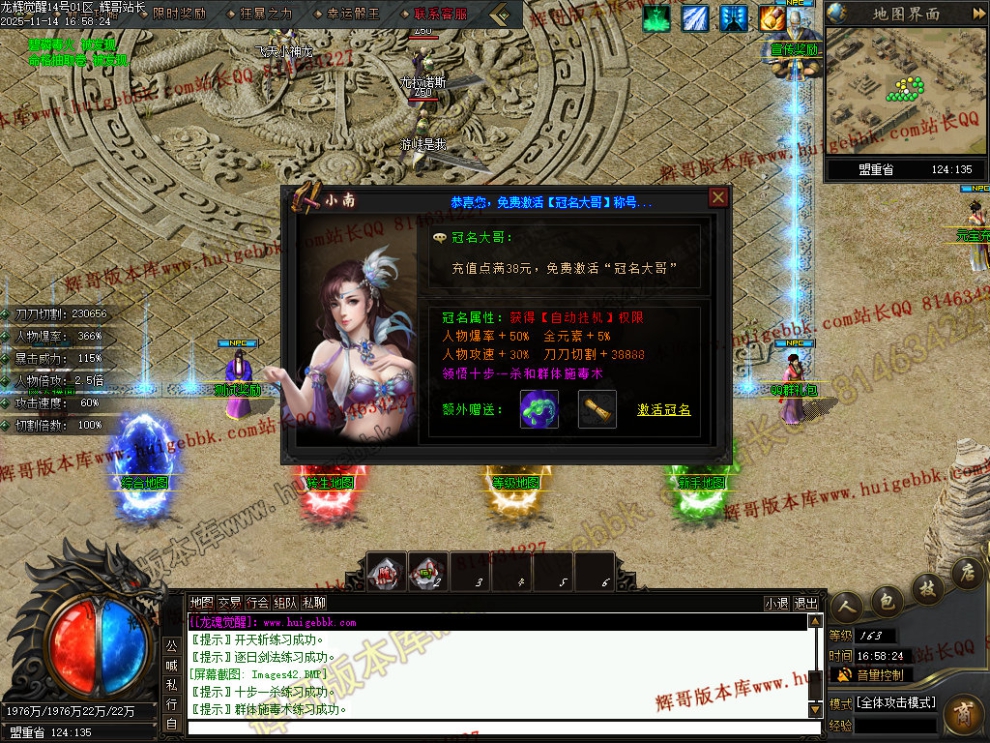Open the 地图界面 map screen button

coord(906,14)
